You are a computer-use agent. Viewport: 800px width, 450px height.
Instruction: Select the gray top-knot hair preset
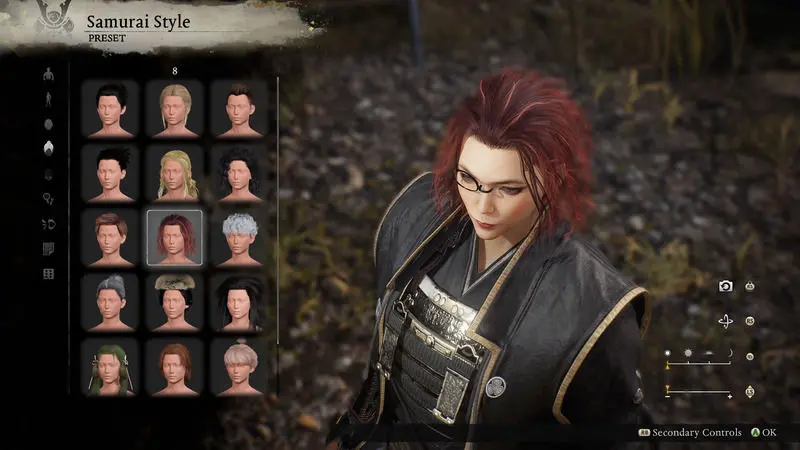[110, 302]
